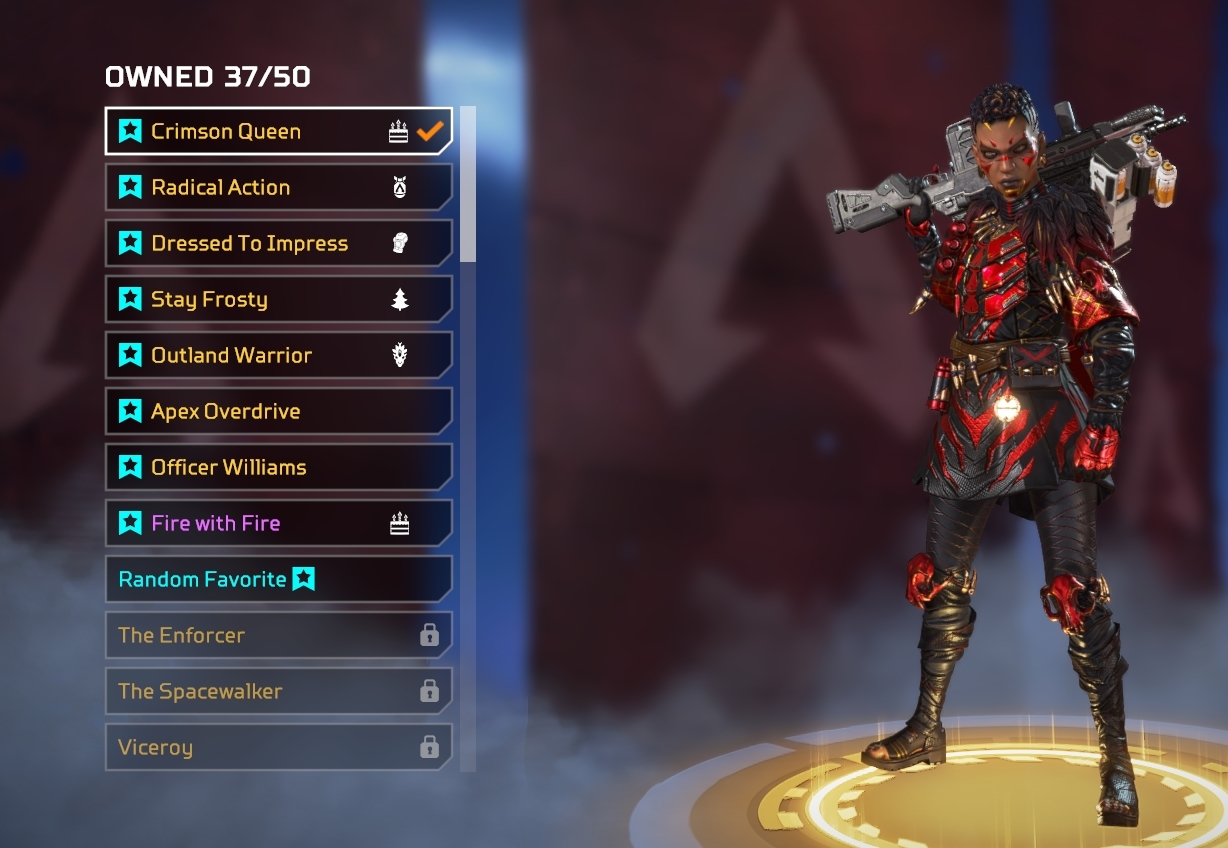Pick the Stay Frosty skin
The image size is (1228, 848).
click(260, 299)
